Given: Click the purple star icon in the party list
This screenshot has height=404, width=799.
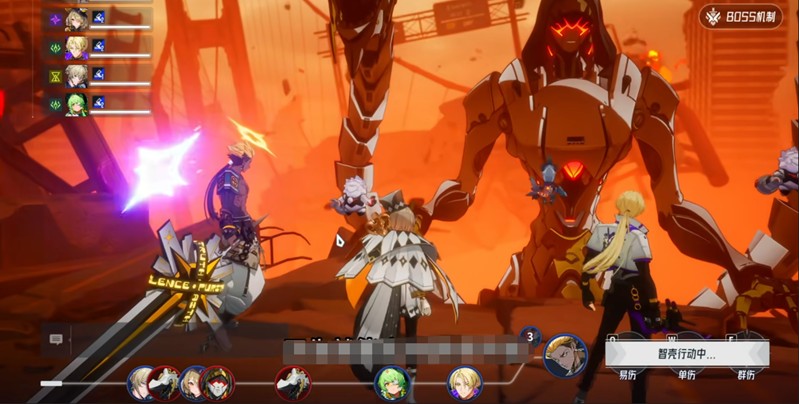Looking at the screenshot, I should tap(54, 18).
